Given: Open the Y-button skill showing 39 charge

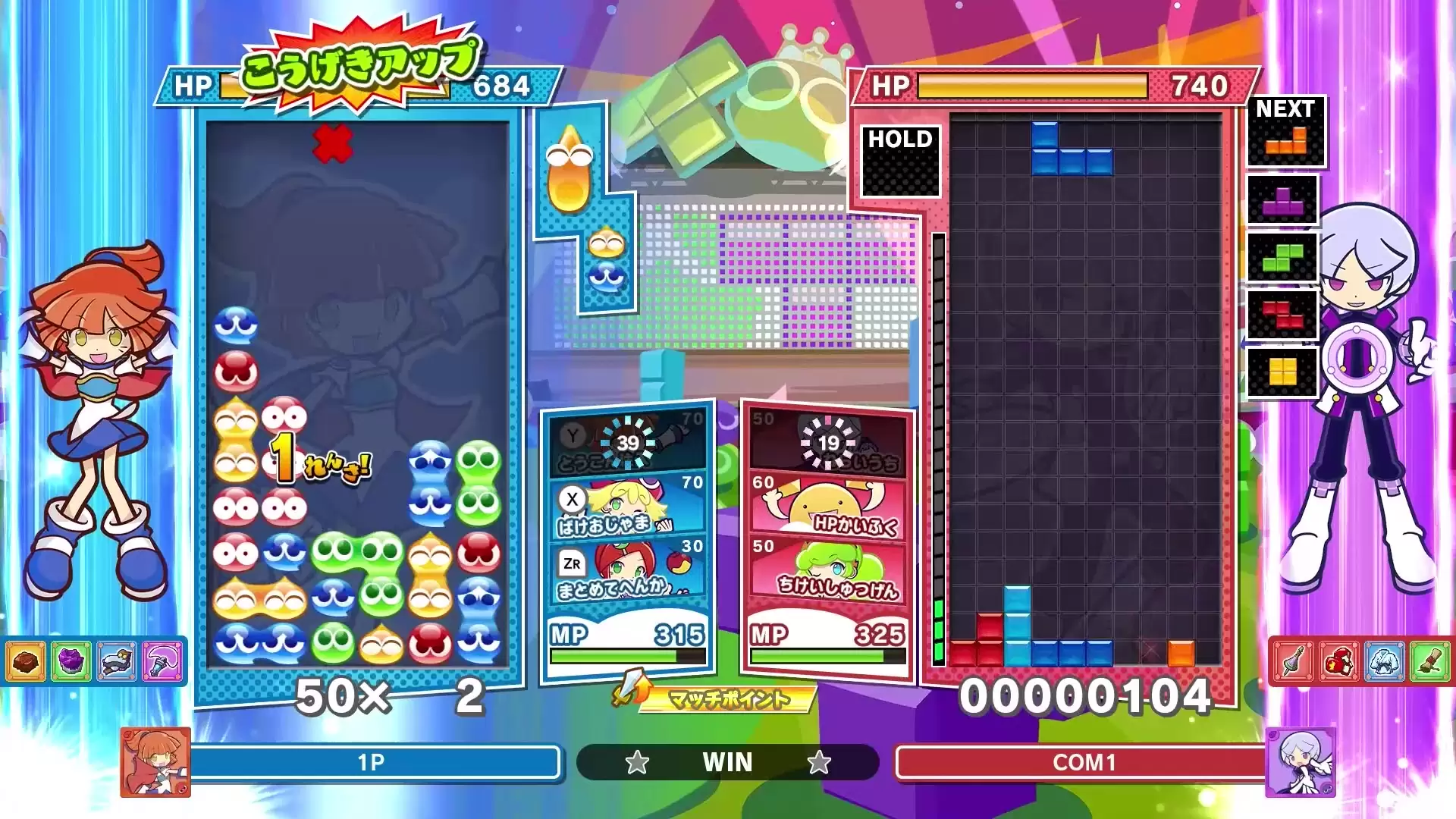Looking at the screenshot, I should tap(626, 444).
